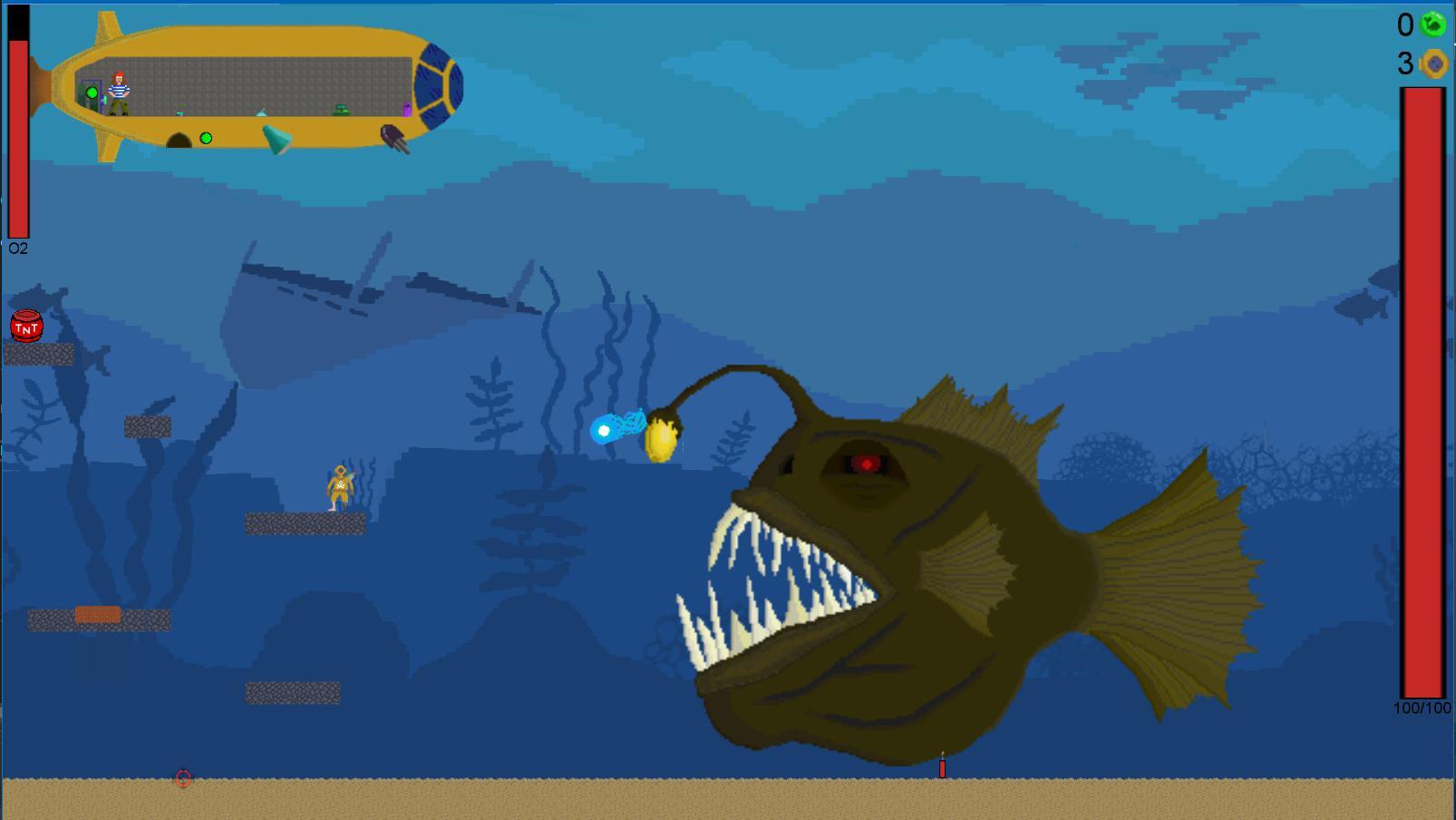Screen dimensions: 1456x820
Task: Click the anglerfish's glowing yellow lure
Action: pos(662,437)
